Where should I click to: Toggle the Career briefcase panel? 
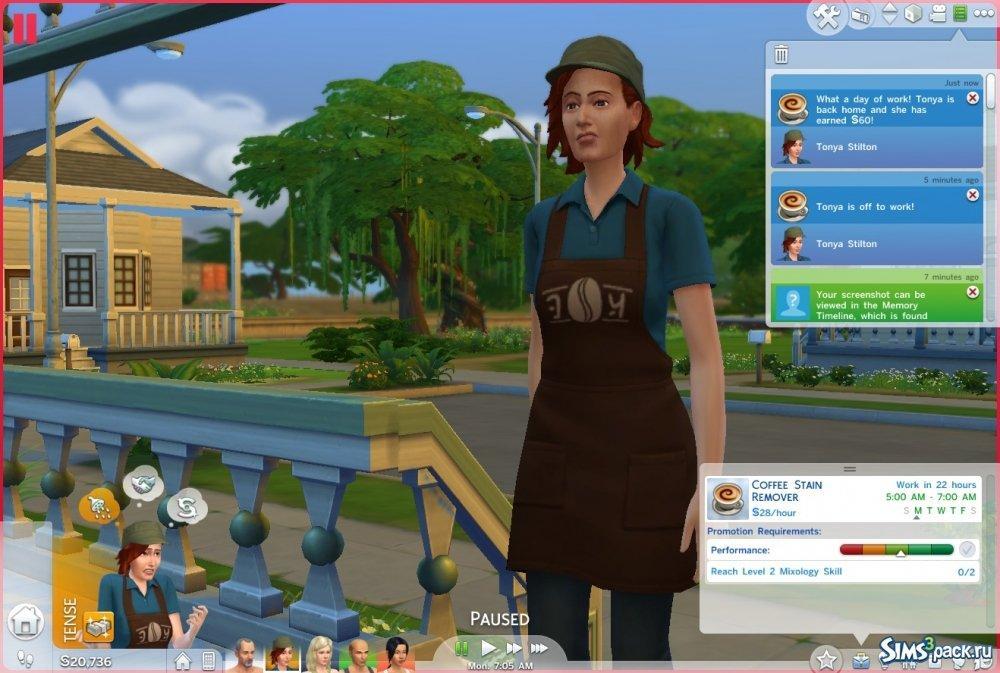[860, 660]
